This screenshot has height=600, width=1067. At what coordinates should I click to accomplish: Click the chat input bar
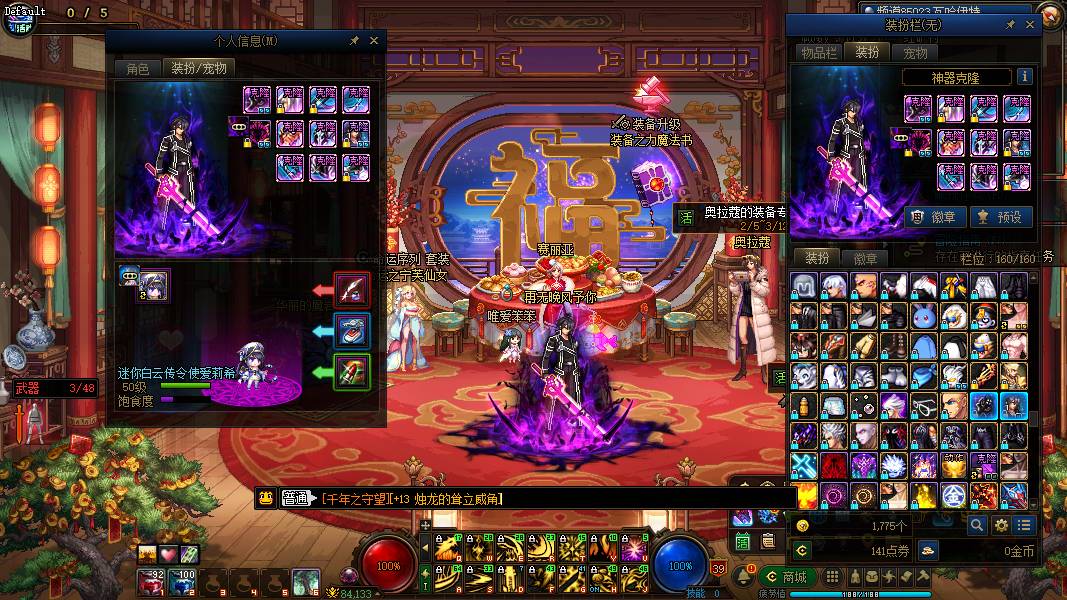coord(550,498)
